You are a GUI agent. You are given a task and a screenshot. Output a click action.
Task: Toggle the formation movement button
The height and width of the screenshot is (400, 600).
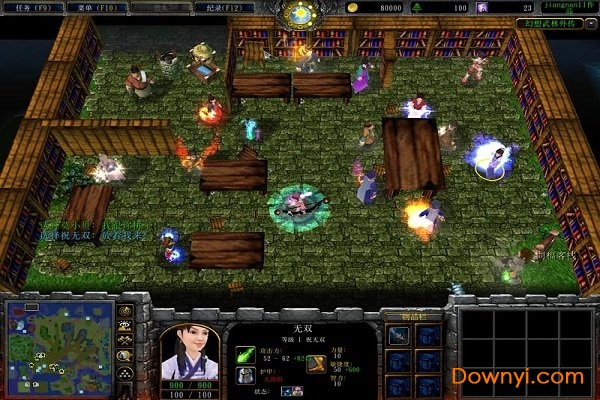pyautogui.click(x=125, y=372)
